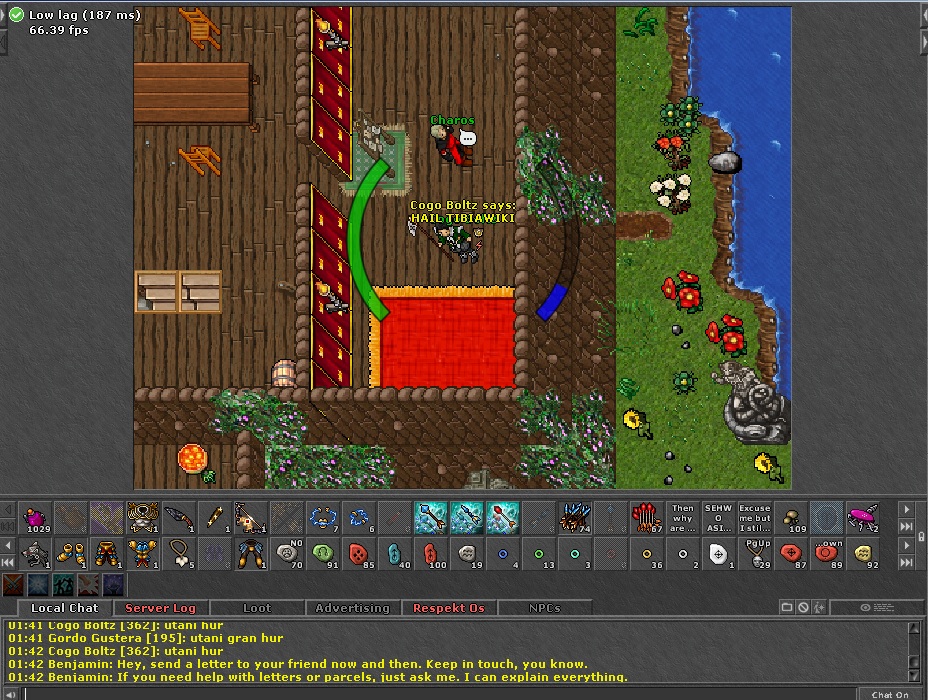This screenshot has width=928, height=700.
Task: Select the Advertising channel tab
Action: [x=352, y=608]
